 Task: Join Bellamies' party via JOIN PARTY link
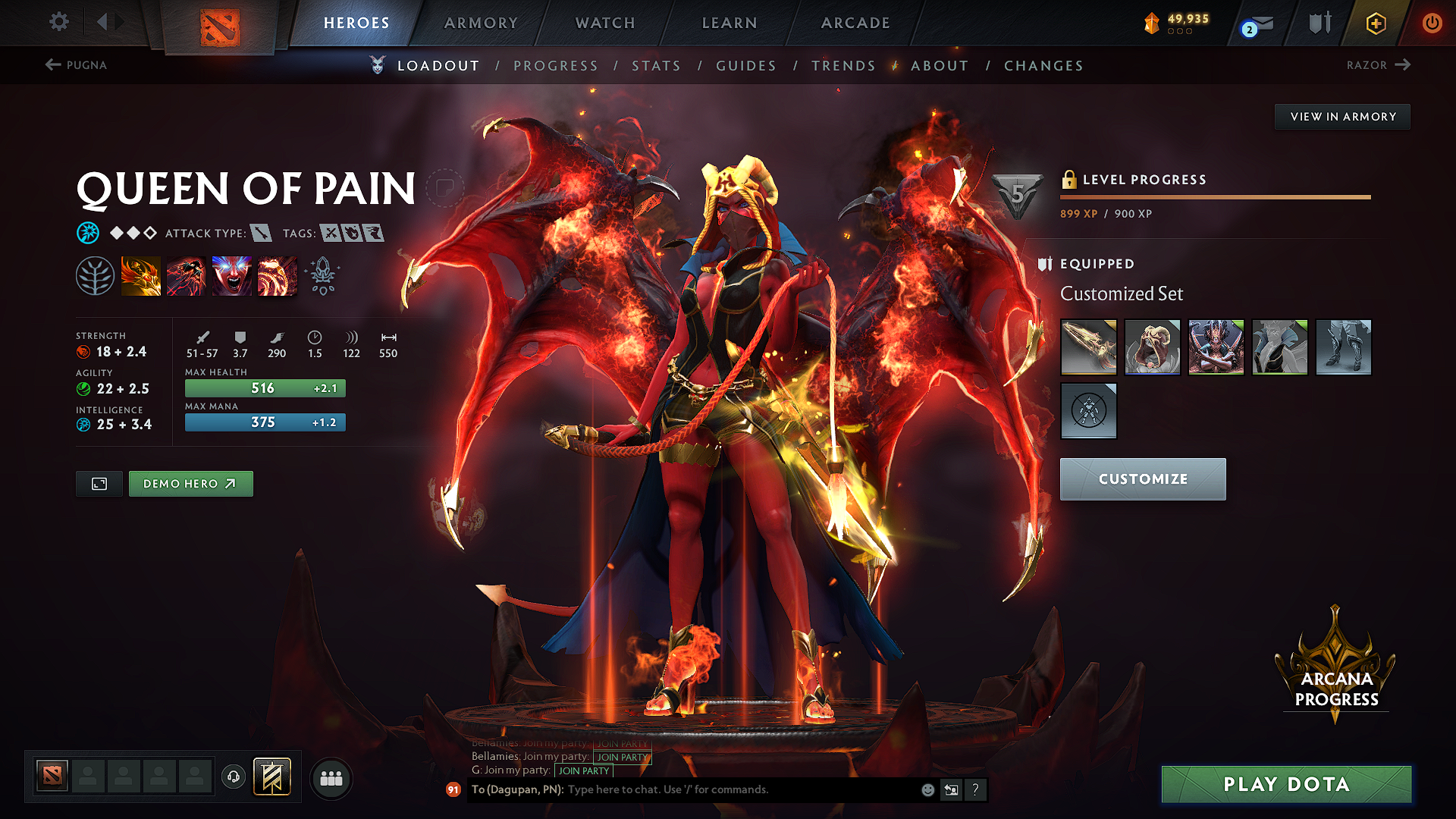[622, 757]
